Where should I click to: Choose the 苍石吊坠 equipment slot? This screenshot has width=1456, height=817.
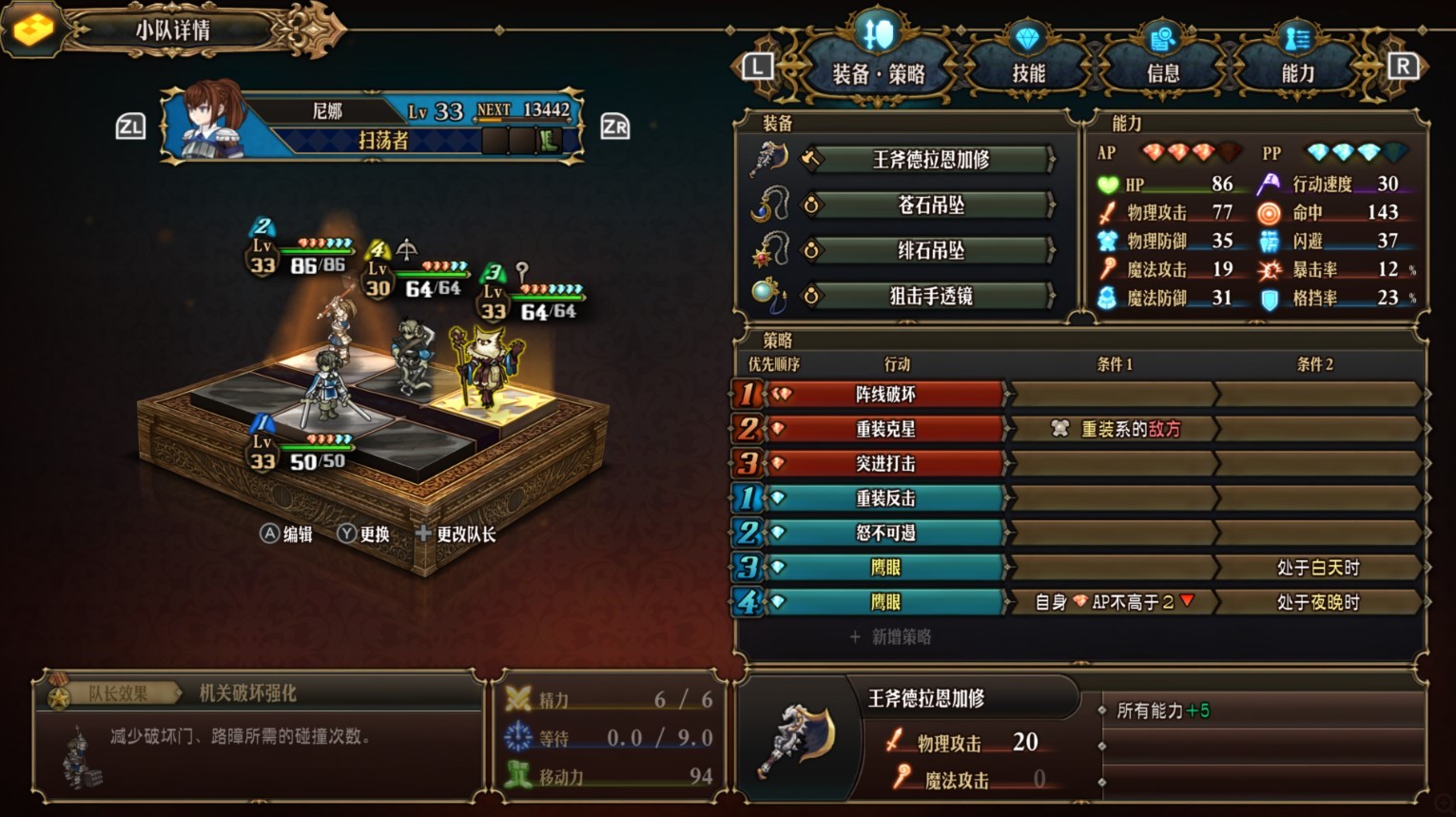(930, 205)
